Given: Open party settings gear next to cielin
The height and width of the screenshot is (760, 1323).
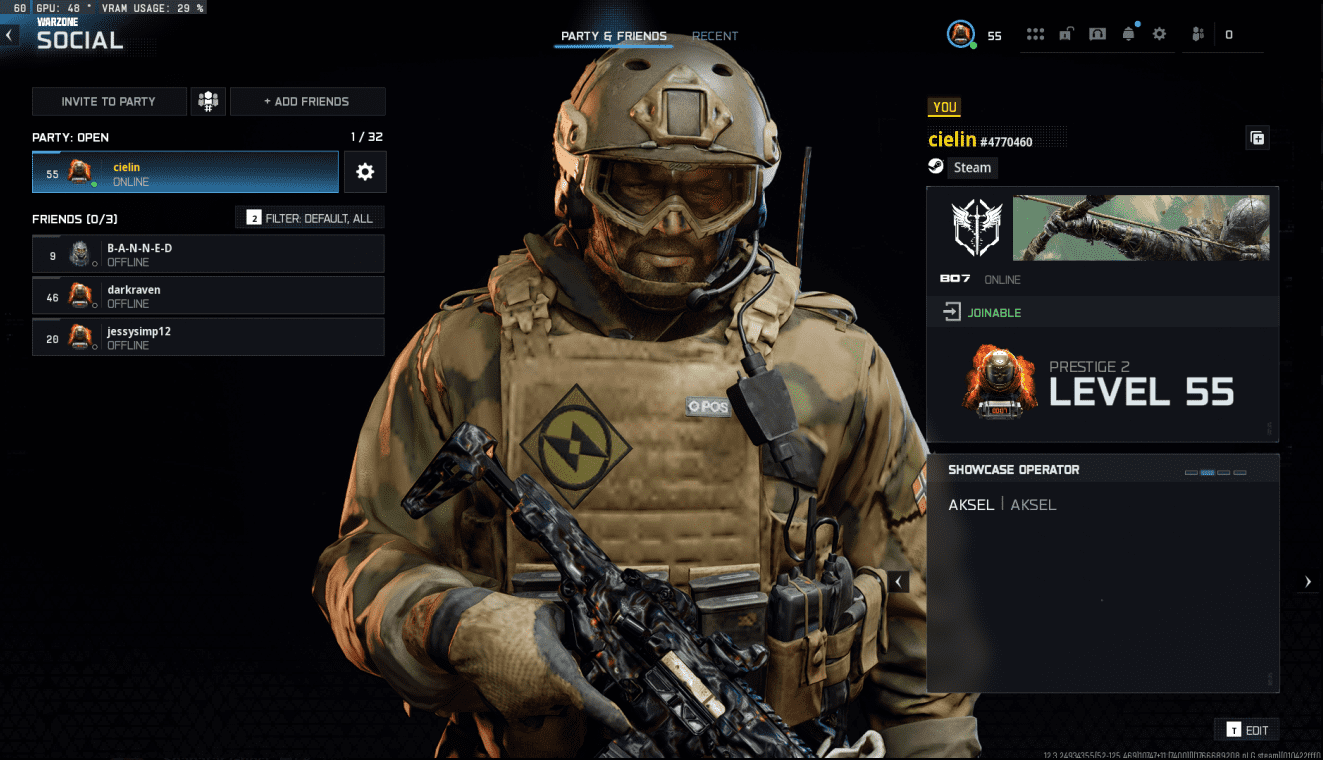Looking at the screenshot, I should [365, 172].
